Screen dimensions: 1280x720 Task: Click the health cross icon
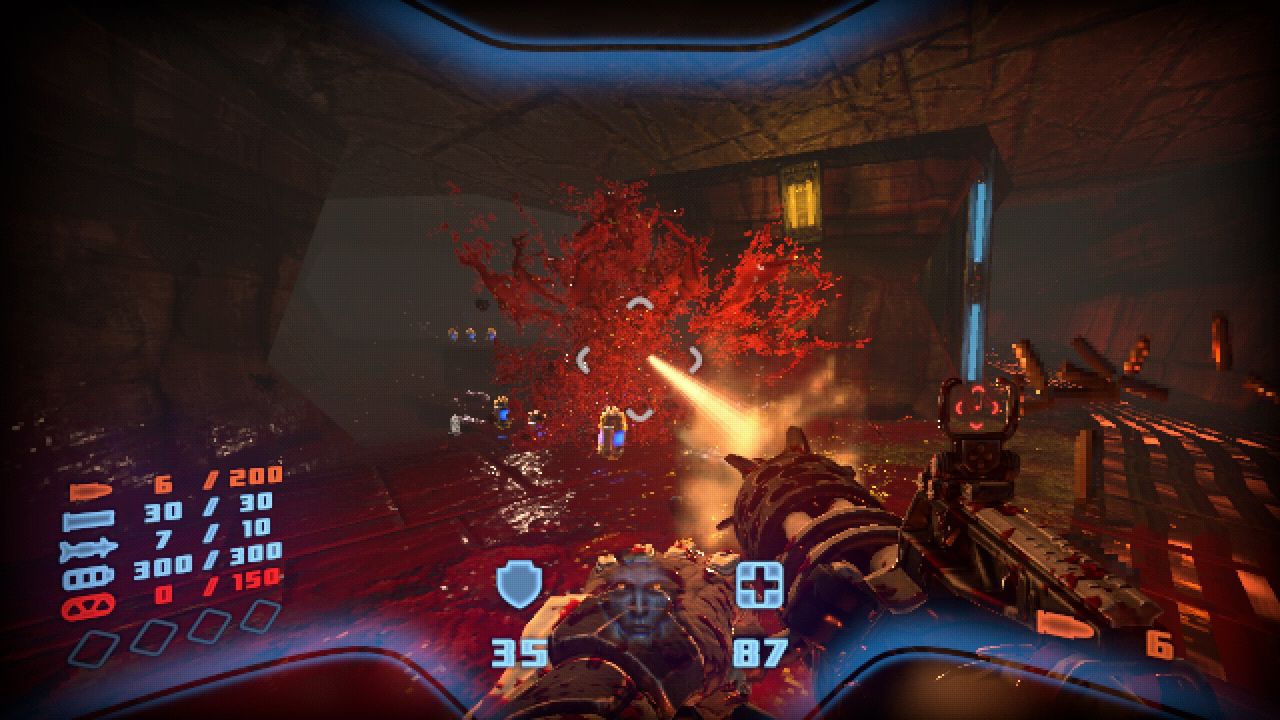(759, 585)
